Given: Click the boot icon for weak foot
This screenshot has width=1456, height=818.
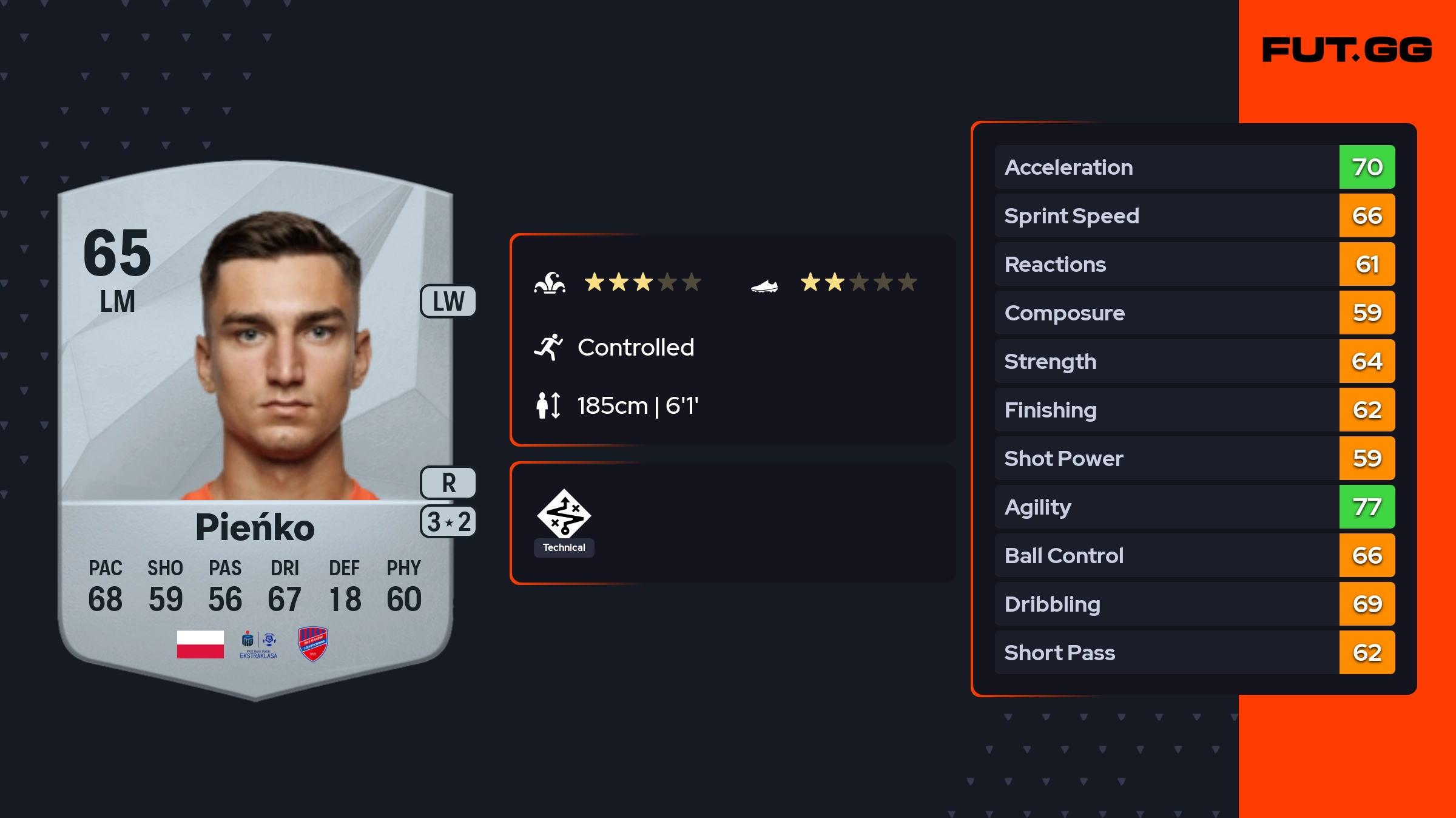Looking at the screenshot, I should [x=764, y=285].
